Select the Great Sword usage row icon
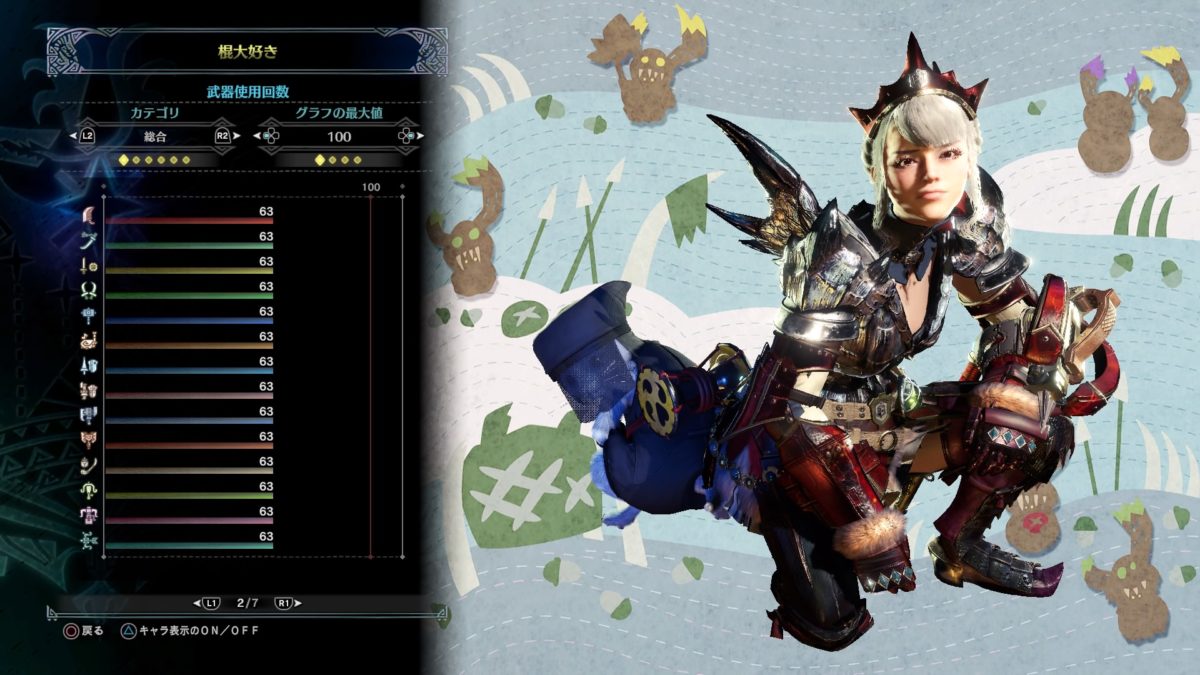Viewport: 1200px width, 675px height. pos(89,215)
